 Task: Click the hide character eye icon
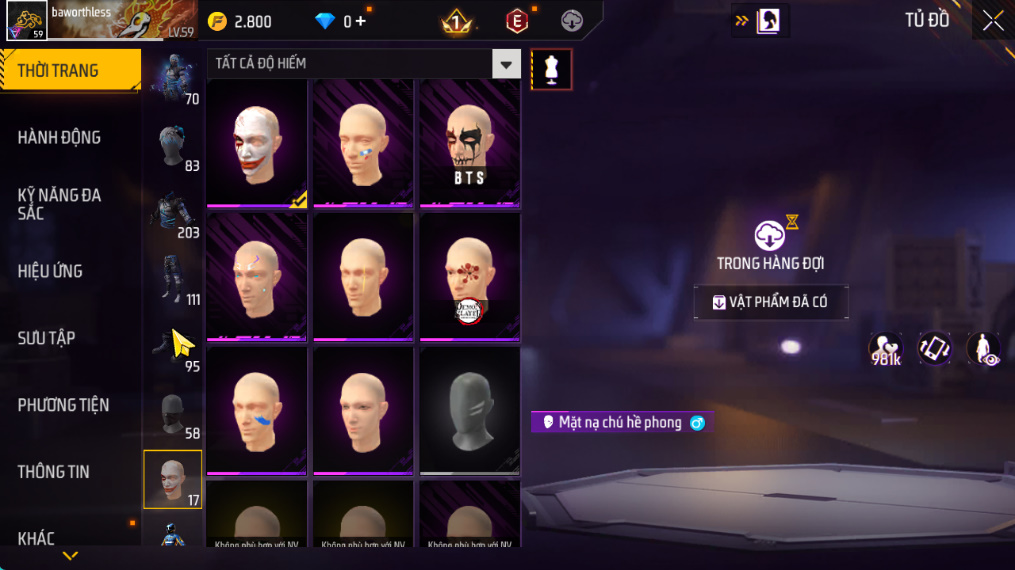[x=984, y=348]
